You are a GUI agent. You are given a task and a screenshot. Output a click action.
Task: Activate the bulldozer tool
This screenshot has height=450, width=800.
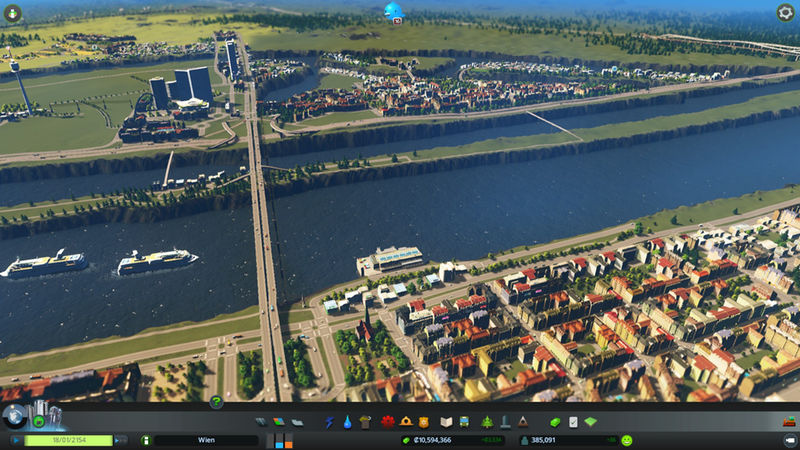click(x=788, y=423)
